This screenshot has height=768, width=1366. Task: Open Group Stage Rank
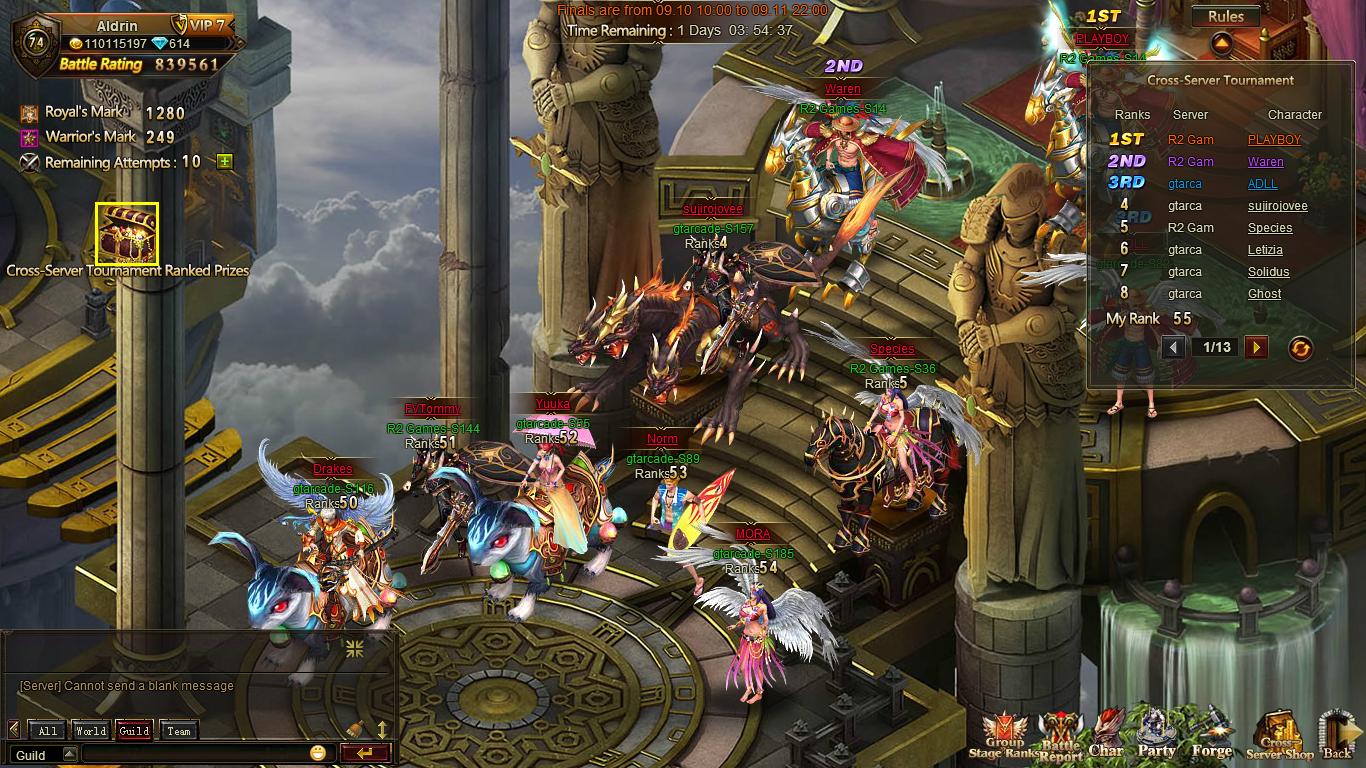point(1002,737)
